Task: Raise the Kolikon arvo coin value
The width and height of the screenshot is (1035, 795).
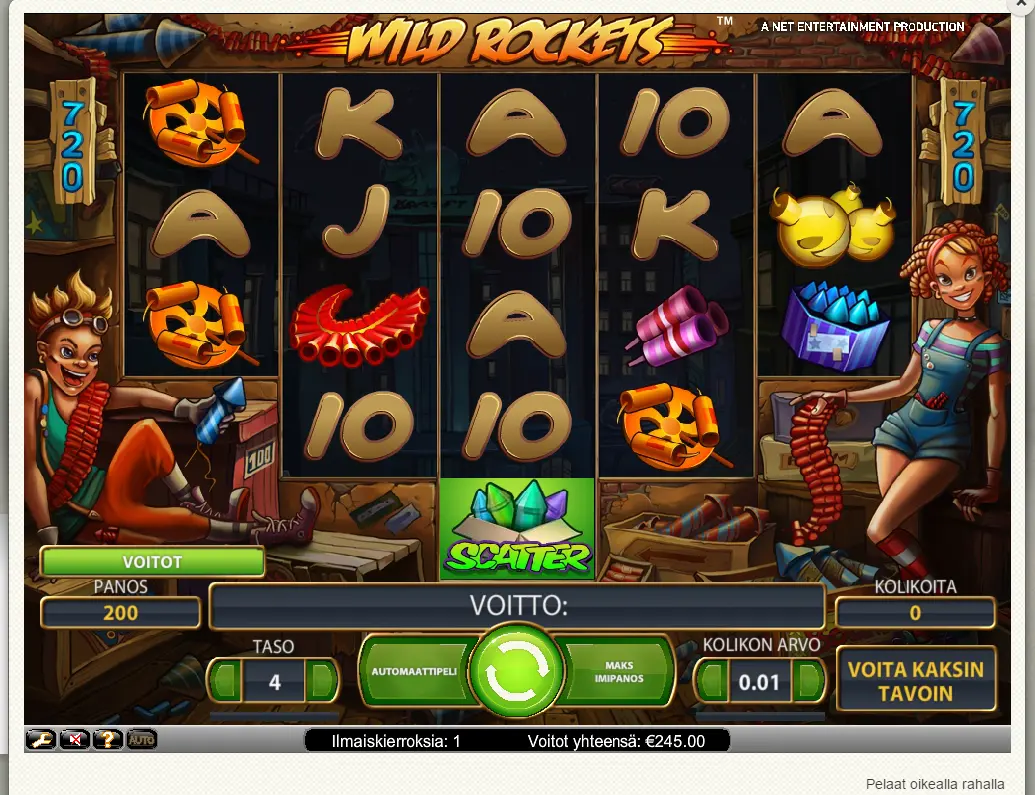Action: [809, 684]
